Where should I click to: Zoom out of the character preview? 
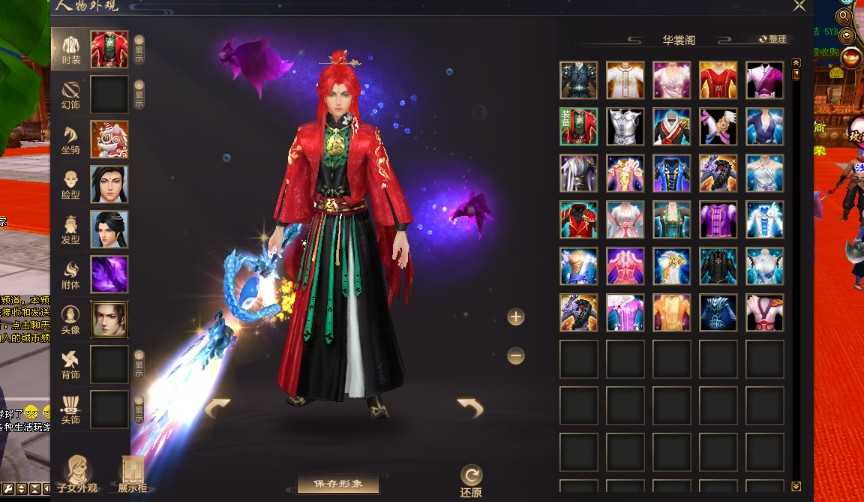coord(516,355)
